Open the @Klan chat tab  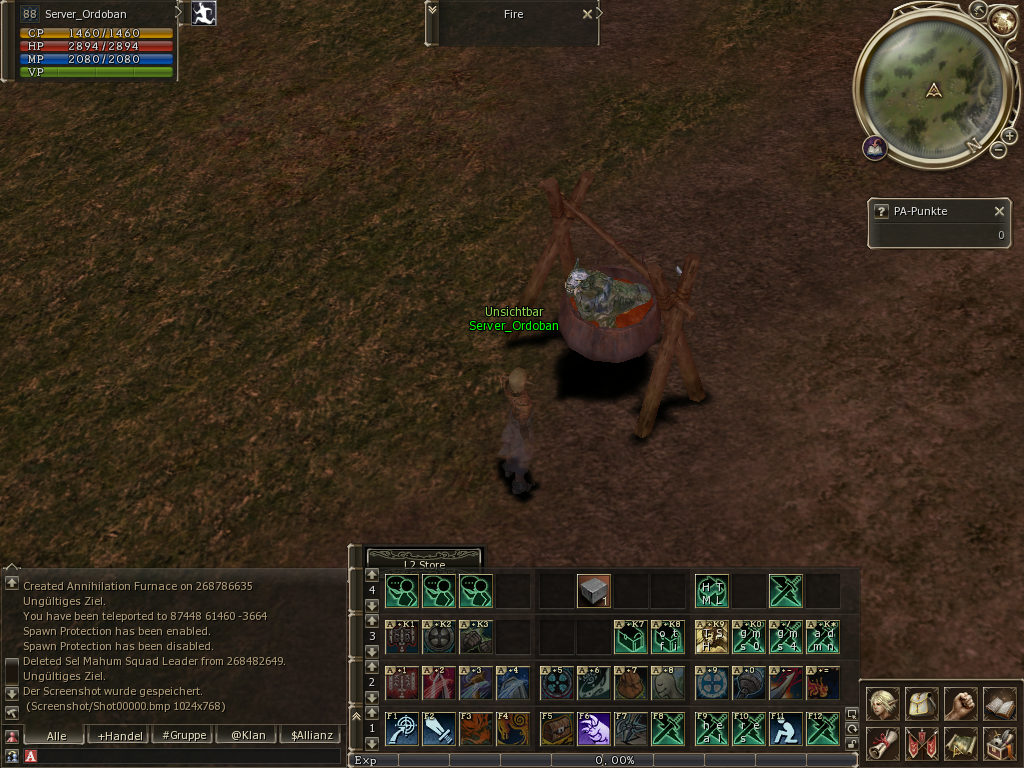tap(247, 735)
